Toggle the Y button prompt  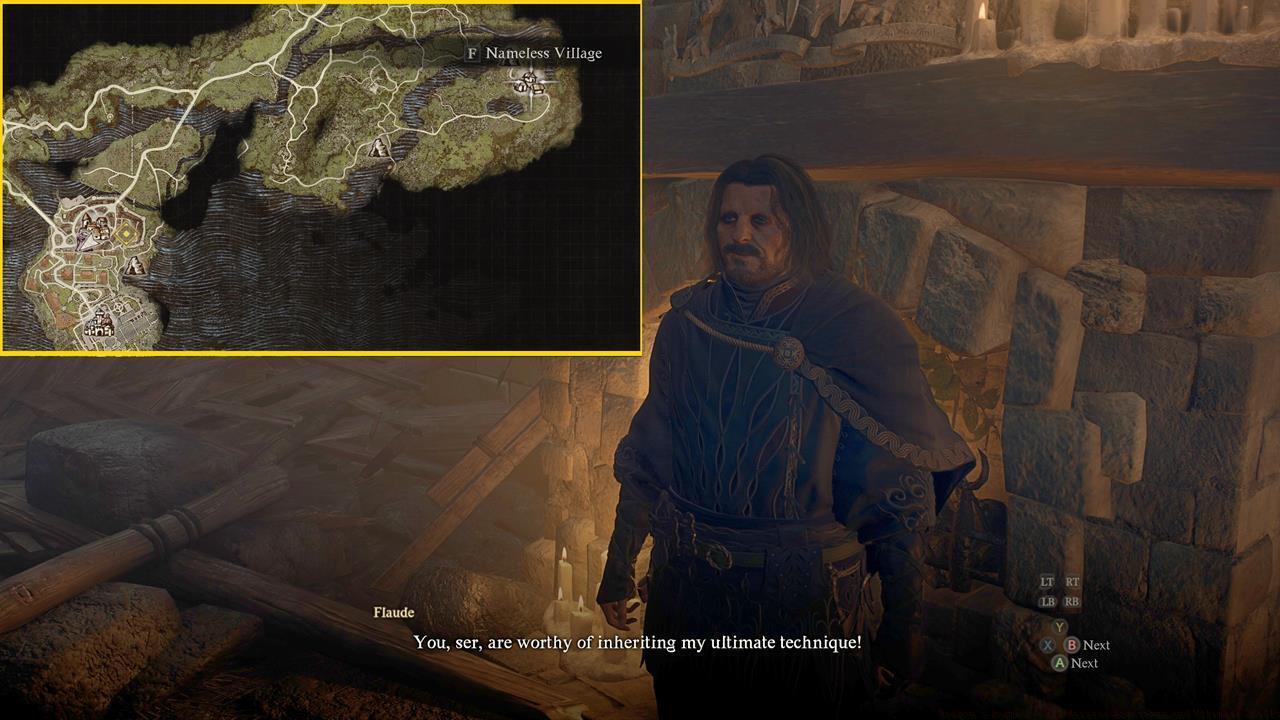1059,627
